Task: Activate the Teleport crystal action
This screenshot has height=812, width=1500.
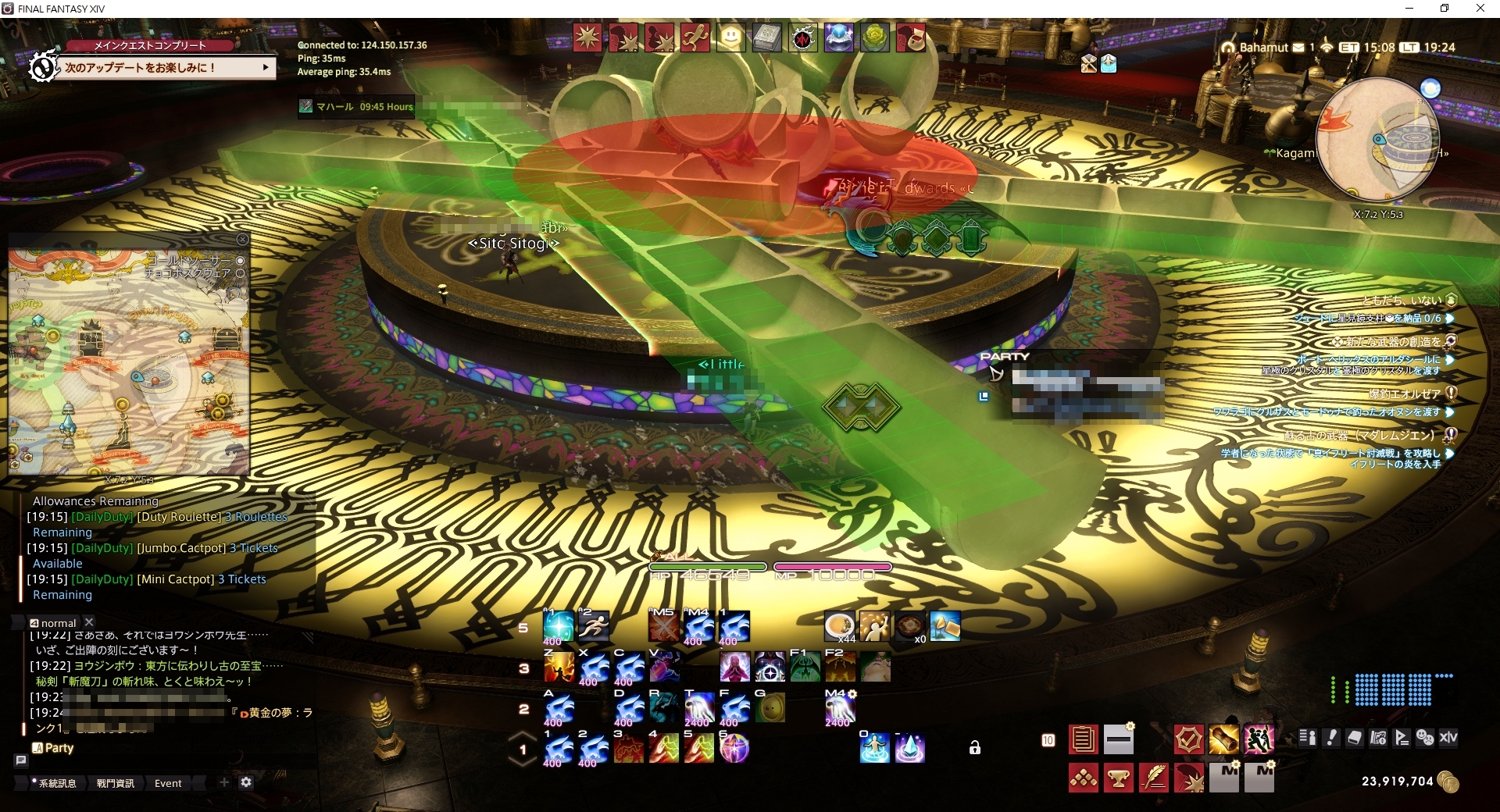Action: pos(909,748)
